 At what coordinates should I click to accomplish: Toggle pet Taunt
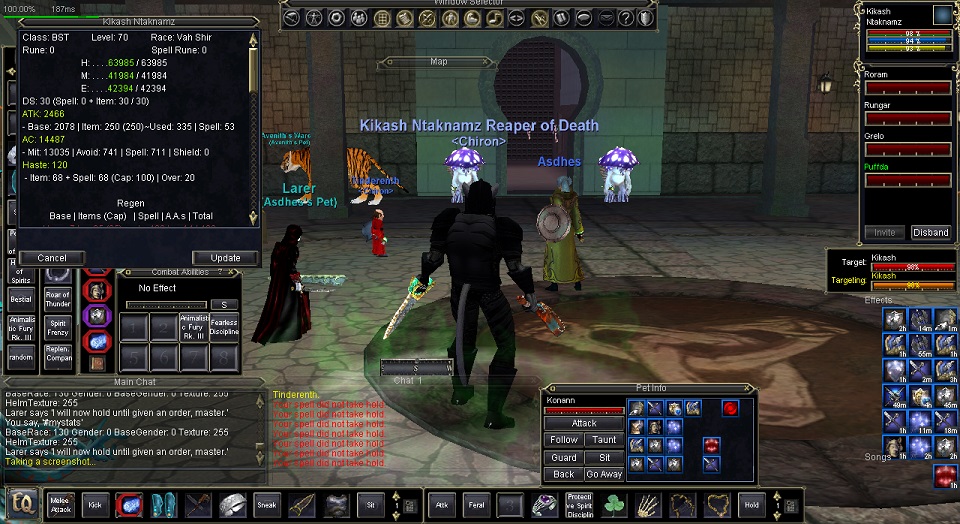click(x=603, y=440)
